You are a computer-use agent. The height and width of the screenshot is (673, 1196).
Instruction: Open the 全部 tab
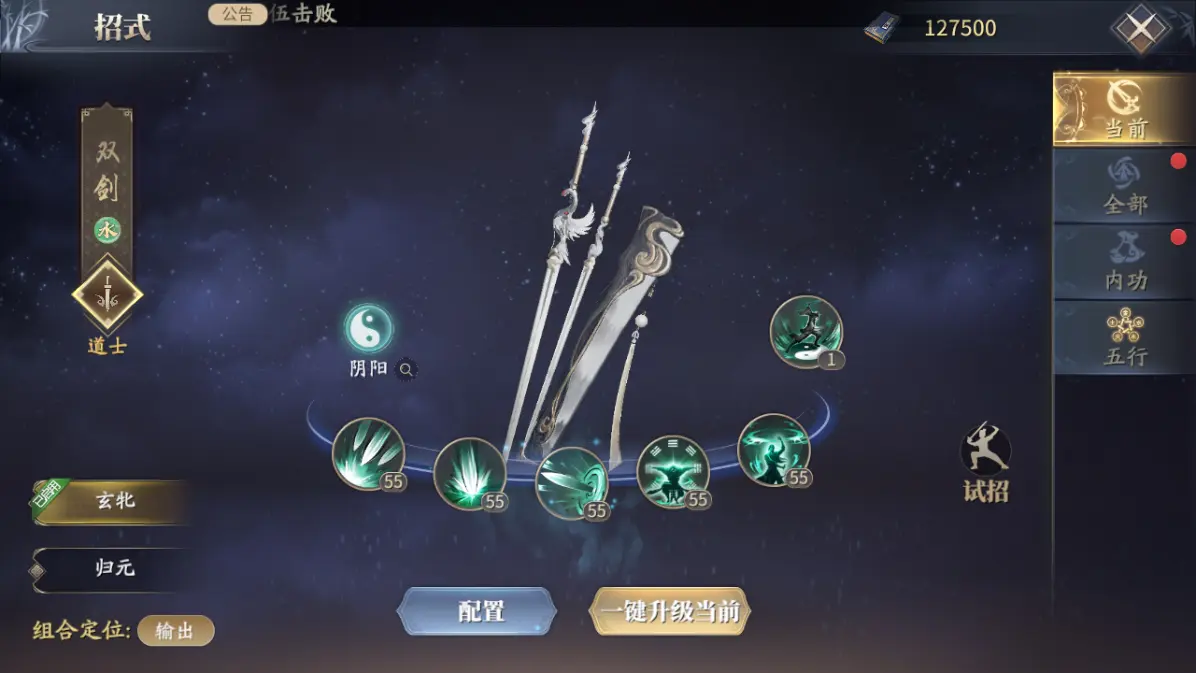[1124, 186]
